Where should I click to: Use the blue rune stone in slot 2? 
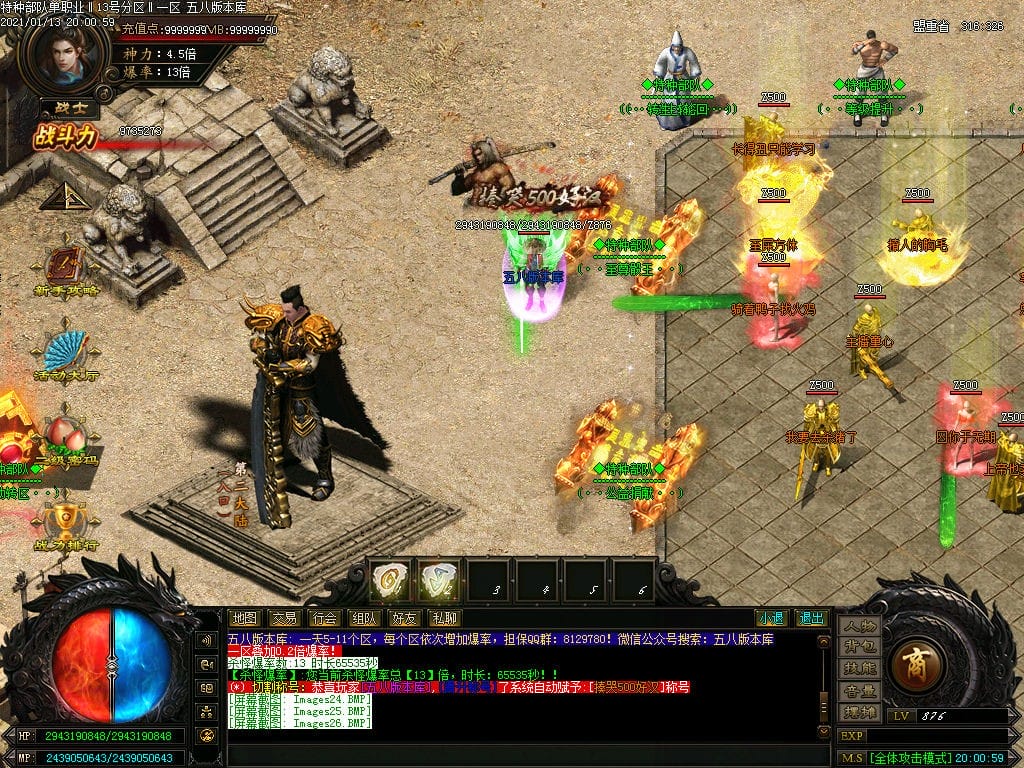pyautogui.click(x=438, y=580)
